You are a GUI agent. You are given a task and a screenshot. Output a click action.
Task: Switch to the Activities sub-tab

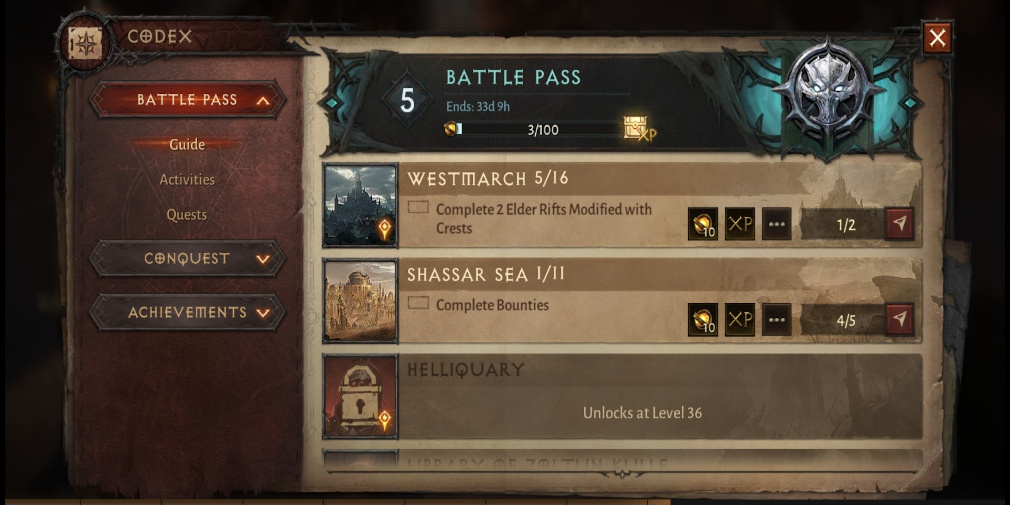(187, 180)
